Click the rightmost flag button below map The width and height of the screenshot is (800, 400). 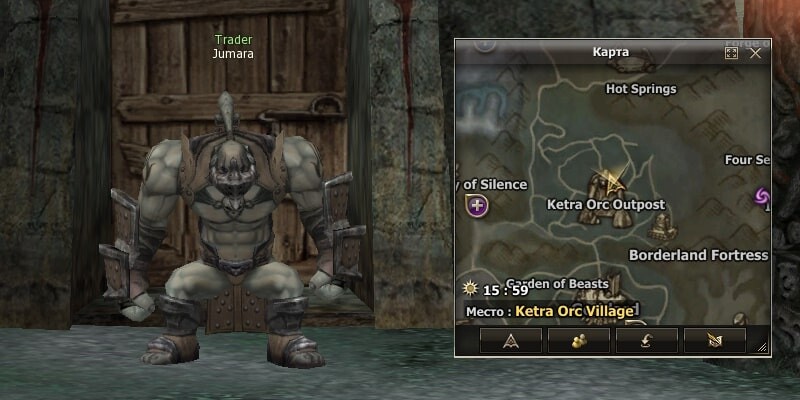coord(715,341)
